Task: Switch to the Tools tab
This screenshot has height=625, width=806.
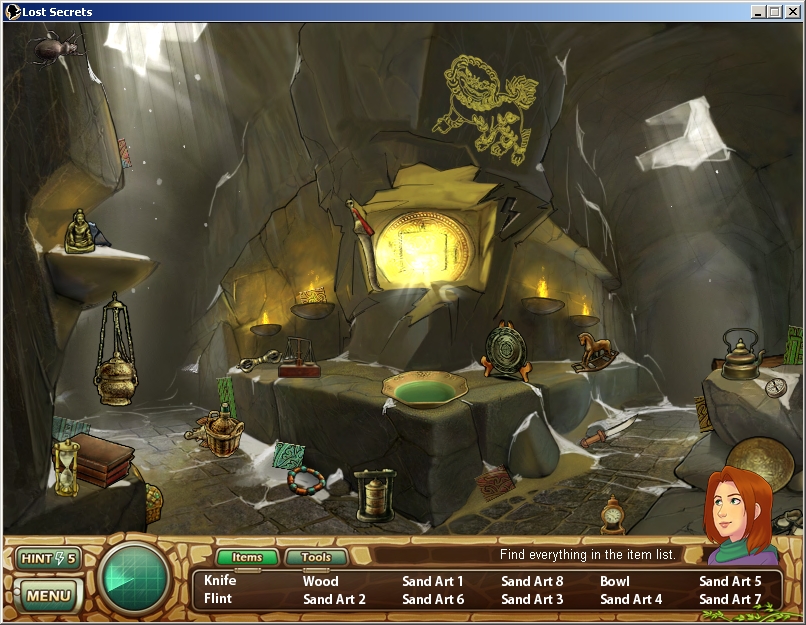Action: tap(316, 558)
